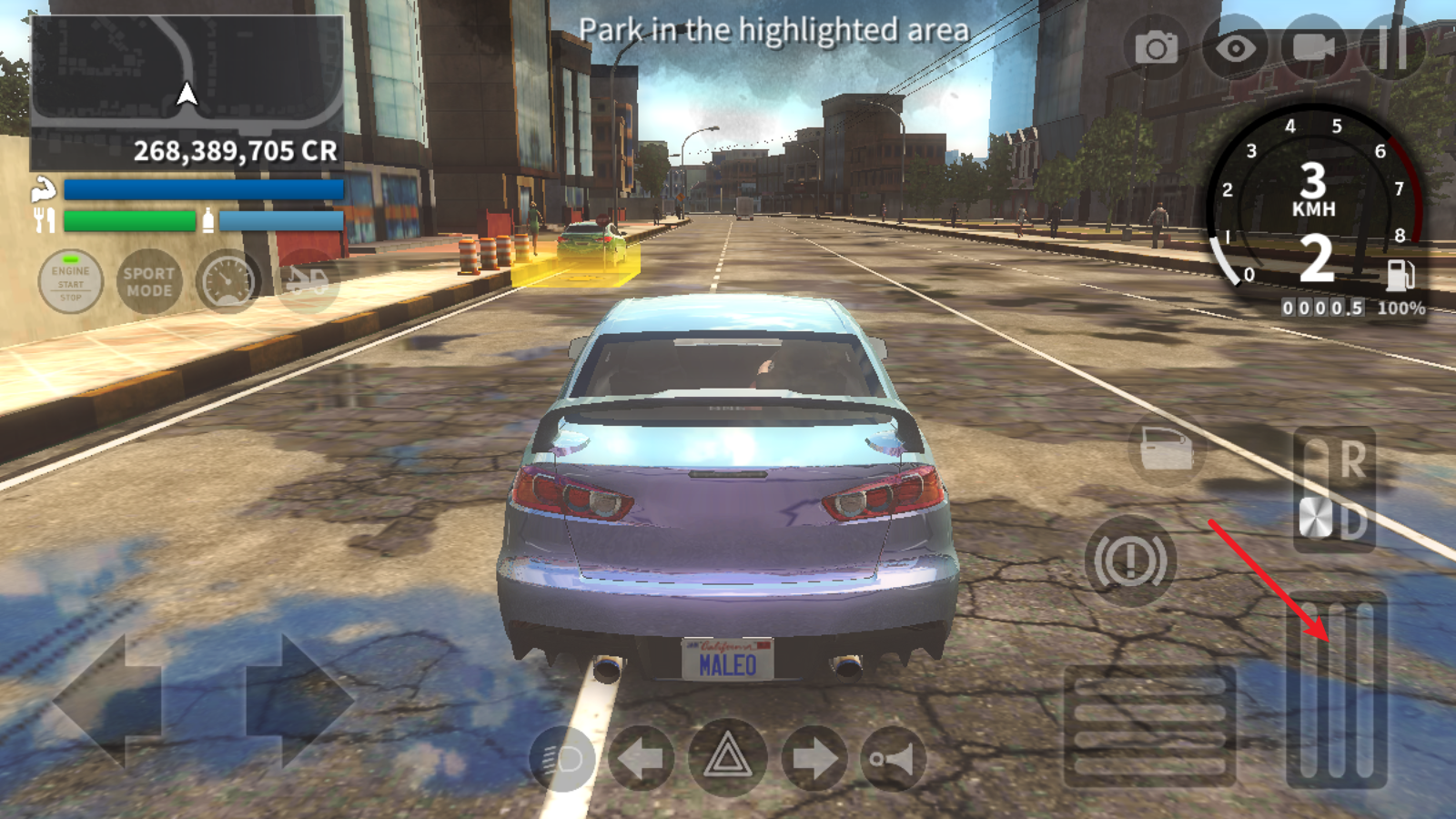This screenshot has width=1456, height=819.
Task: Open the car door
Action: pos(1167,449)
